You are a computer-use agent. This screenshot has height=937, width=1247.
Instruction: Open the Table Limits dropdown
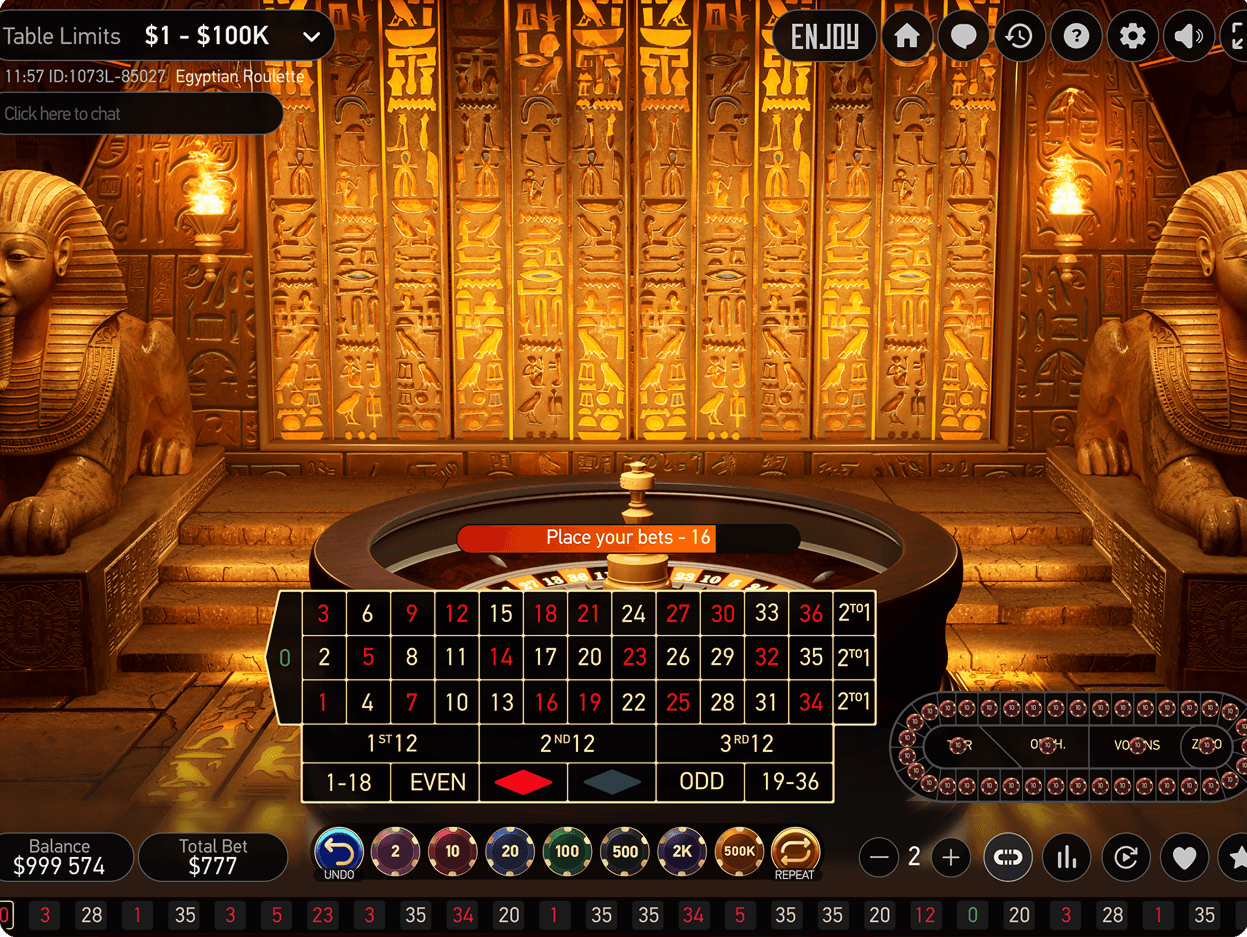pos(311,37)
